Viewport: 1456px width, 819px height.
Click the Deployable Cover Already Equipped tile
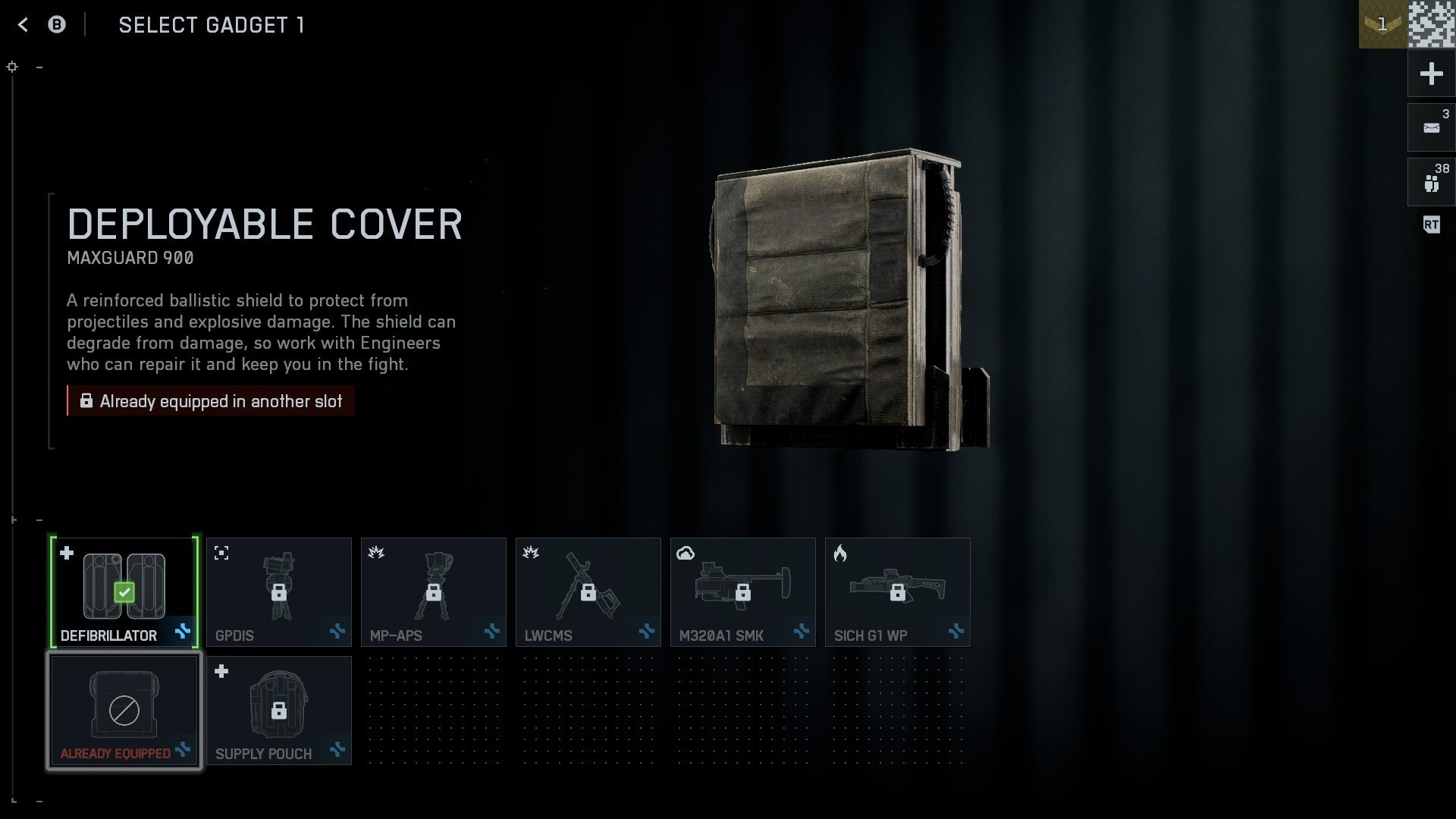[x=124, y=709]
